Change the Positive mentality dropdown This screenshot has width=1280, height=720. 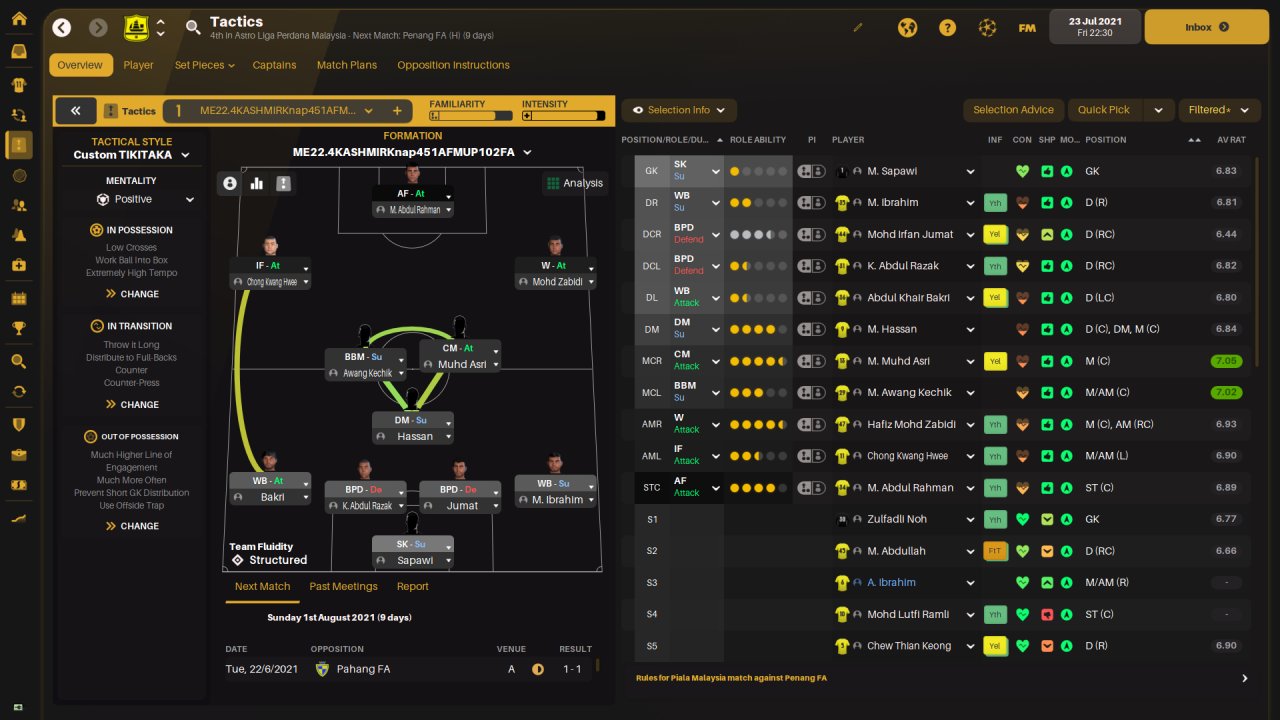144,199
